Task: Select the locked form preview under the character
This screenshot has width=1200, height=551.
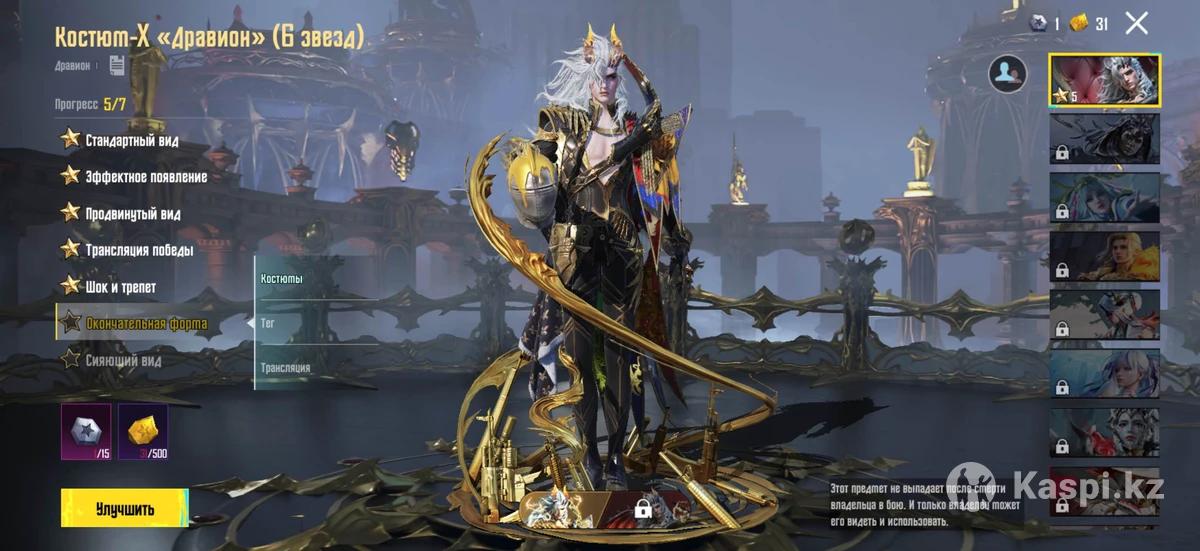Action: click(641, 506)
